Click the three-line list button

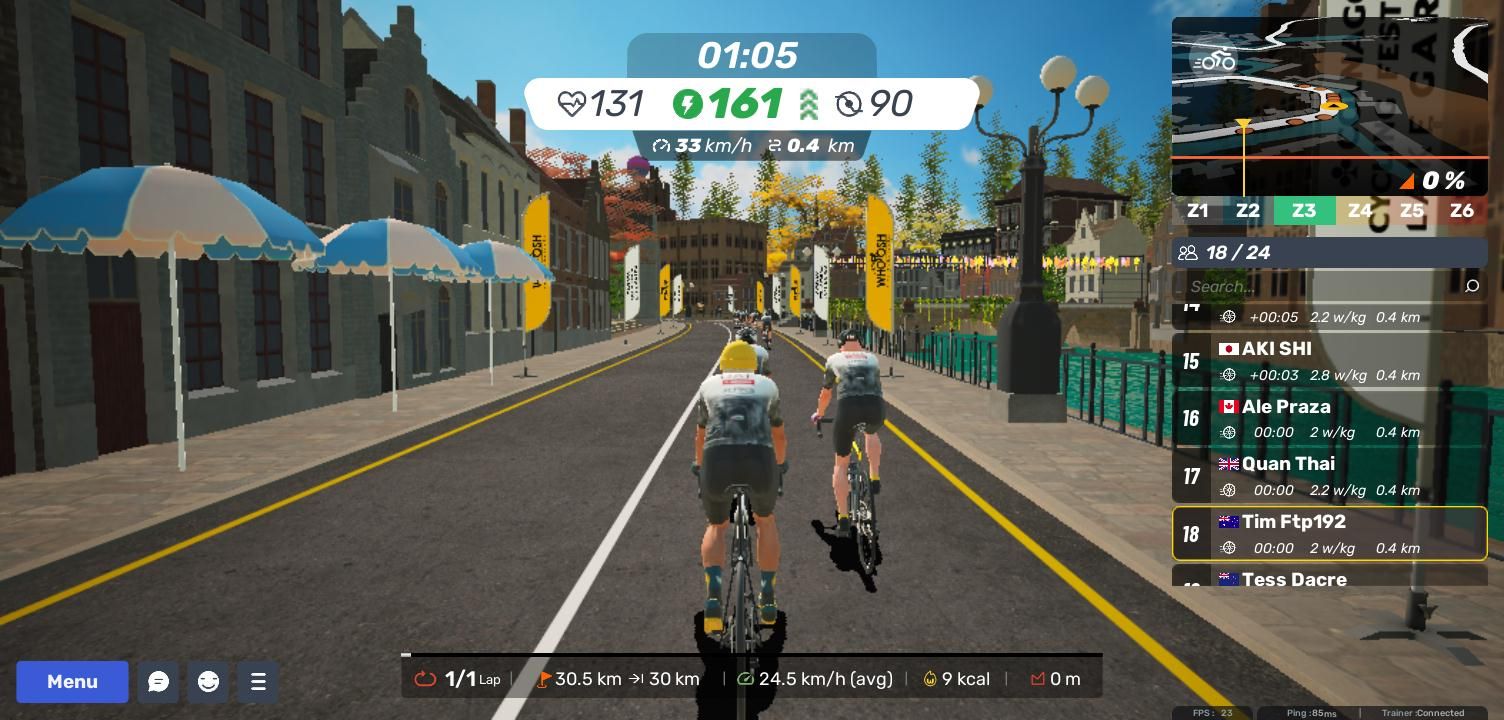pos(258,682)
